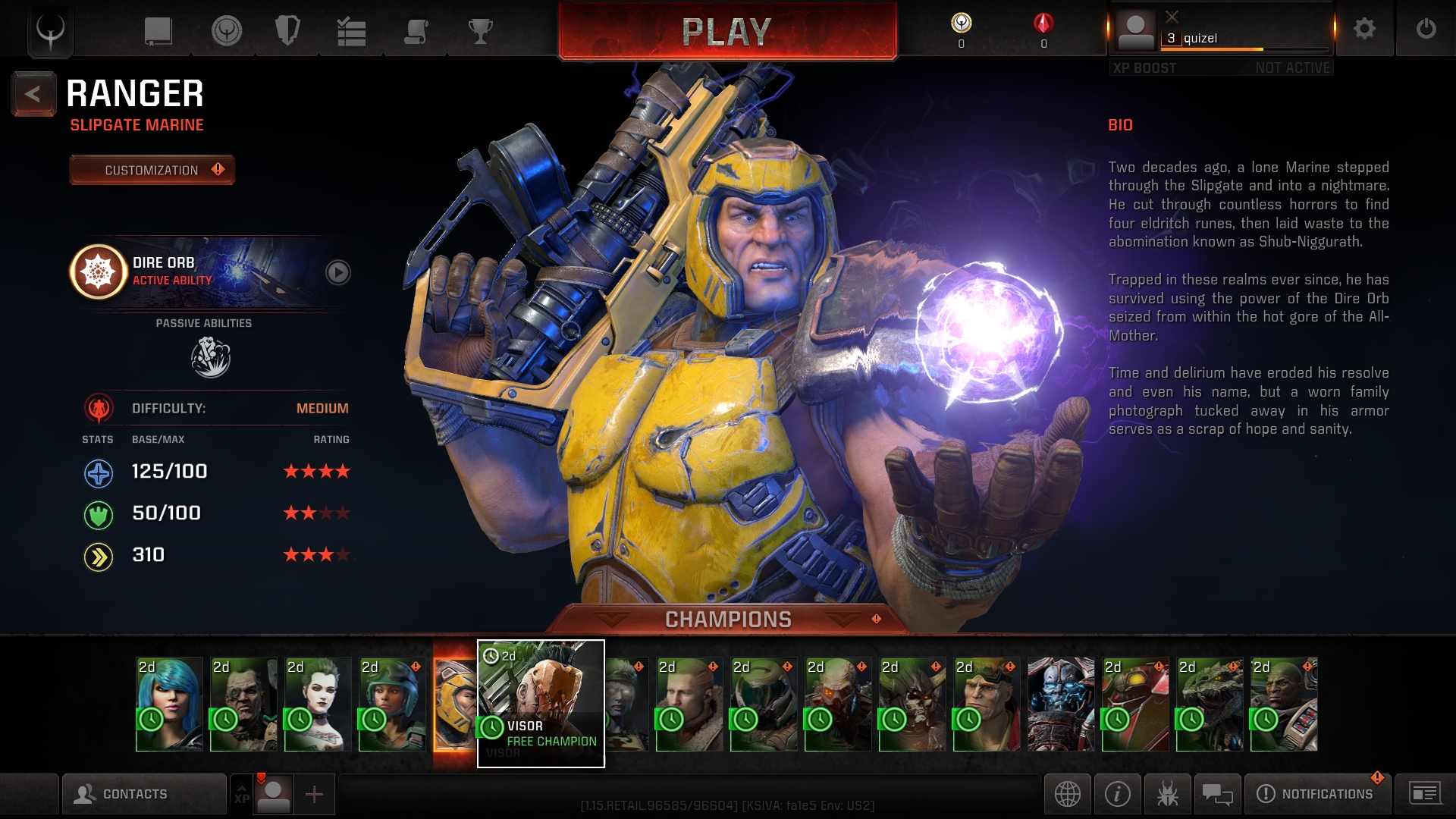Click the big red PLAY button
This screenshot has height=819, width=1456.
click(726, 32)
